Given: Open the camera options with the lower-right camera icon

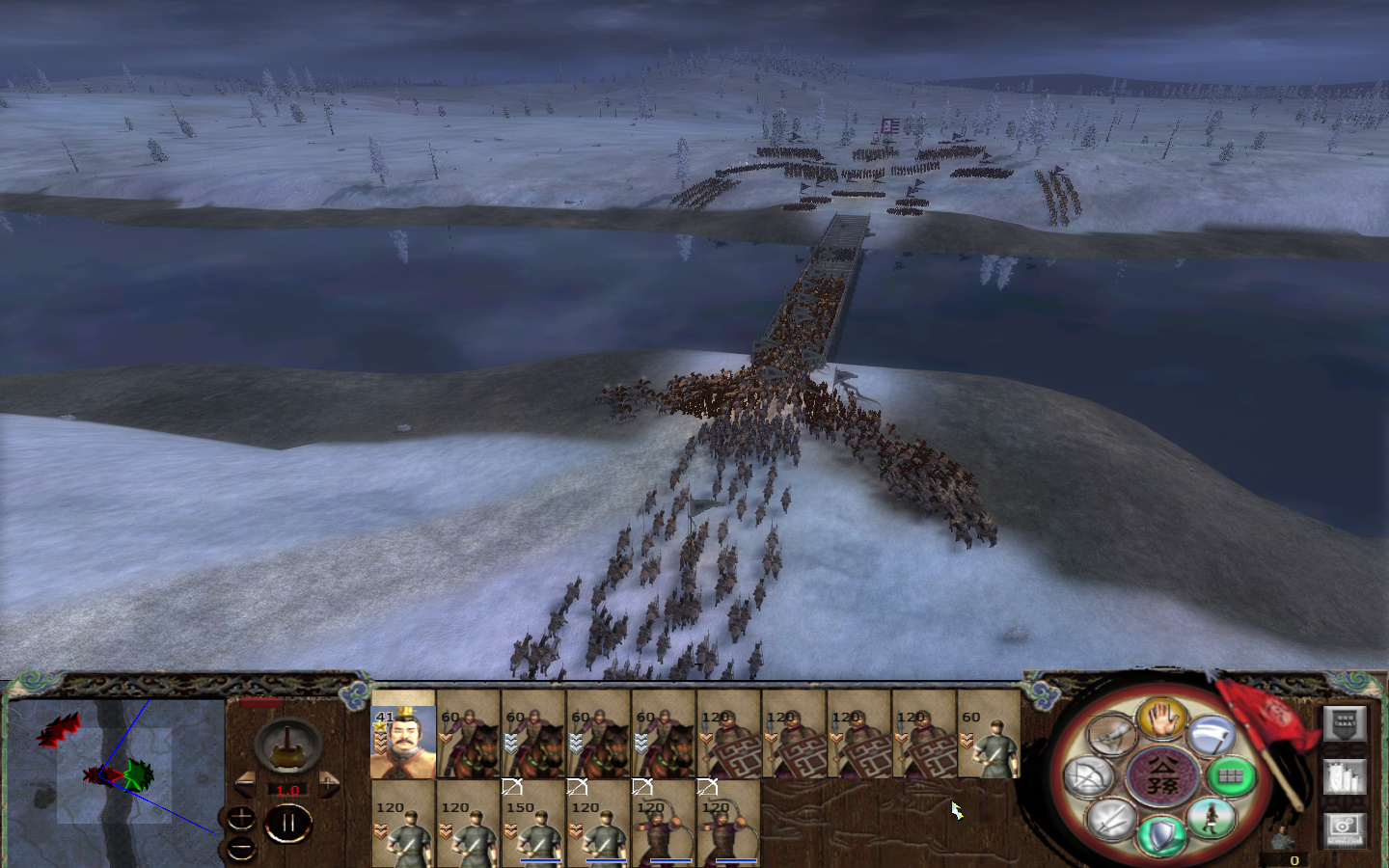Looking at the screenshot, I should [1344, 831].
